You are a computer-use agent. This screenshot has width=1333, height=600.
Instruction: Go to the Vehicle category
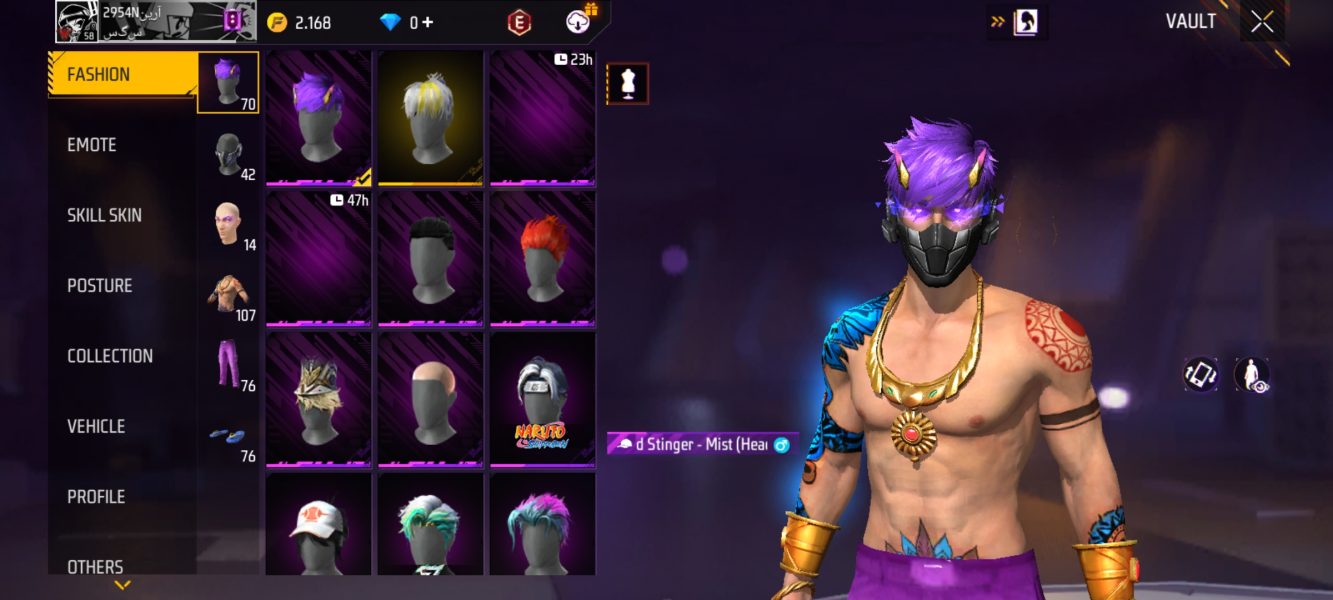pyautogui.click(x=96, y=426)
